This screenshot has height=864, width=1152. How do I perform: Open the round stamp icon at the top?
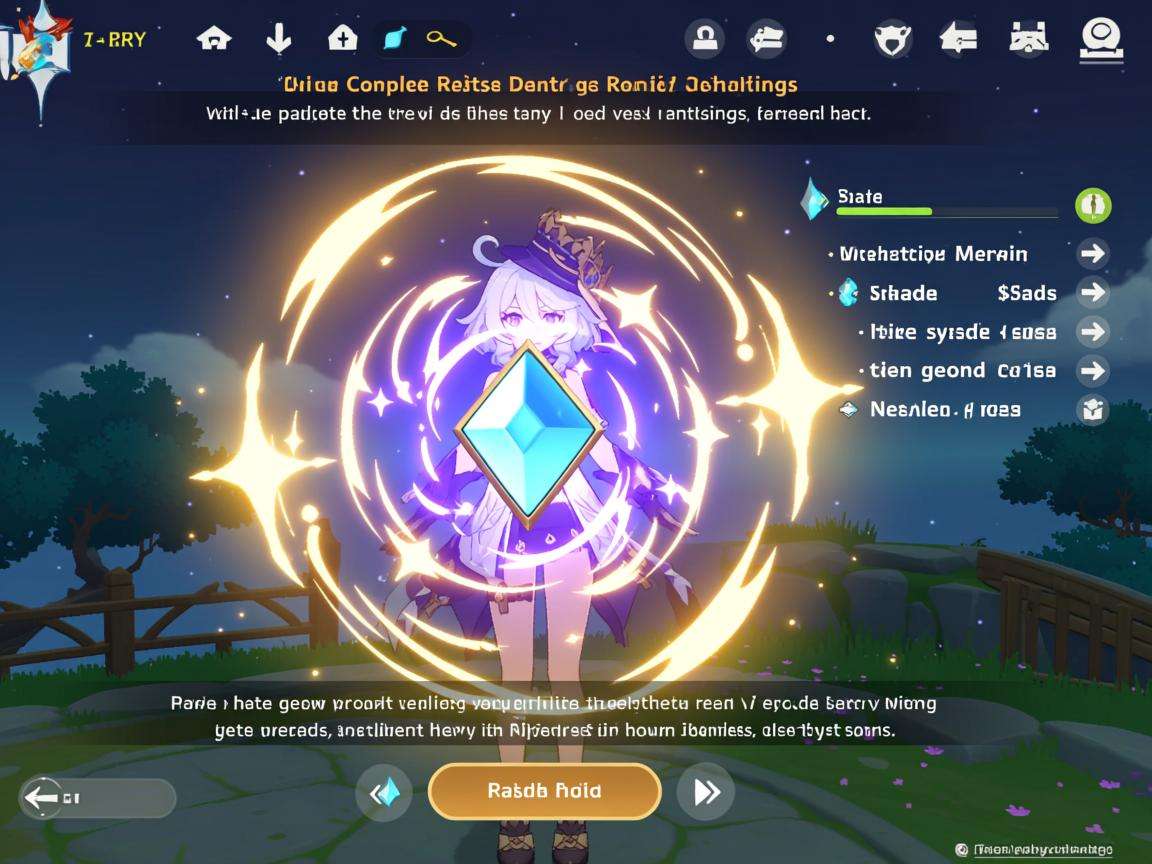tap(704, 39)
